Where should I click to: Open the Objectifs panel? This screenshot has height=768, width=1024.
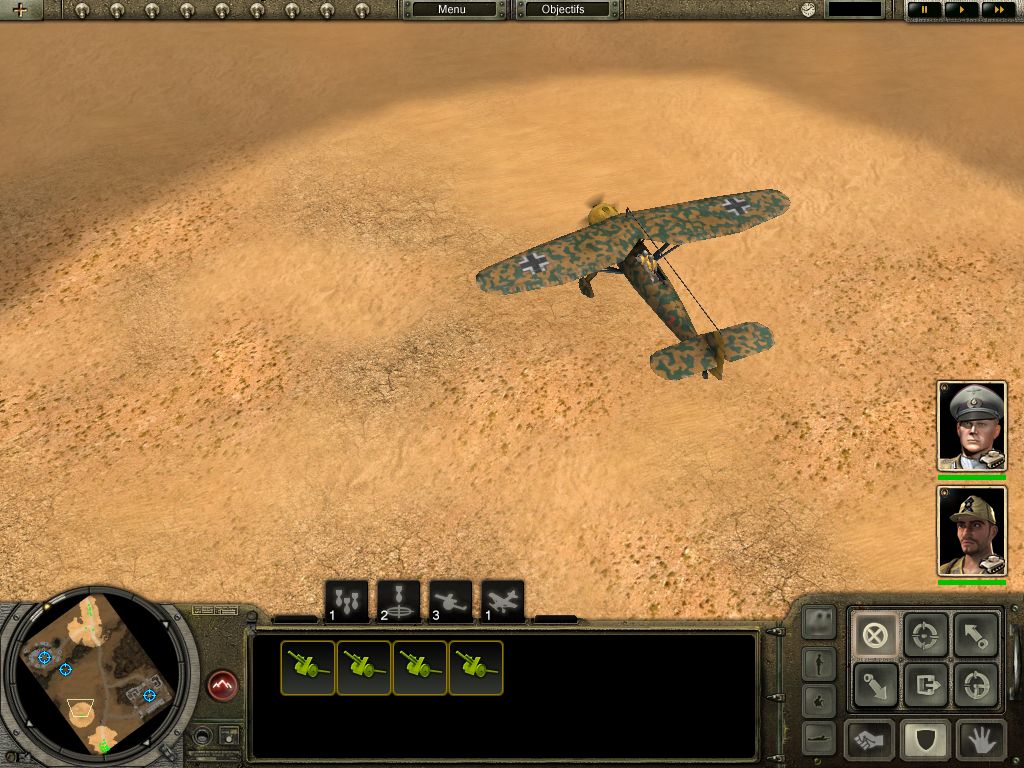pos(563,10)
